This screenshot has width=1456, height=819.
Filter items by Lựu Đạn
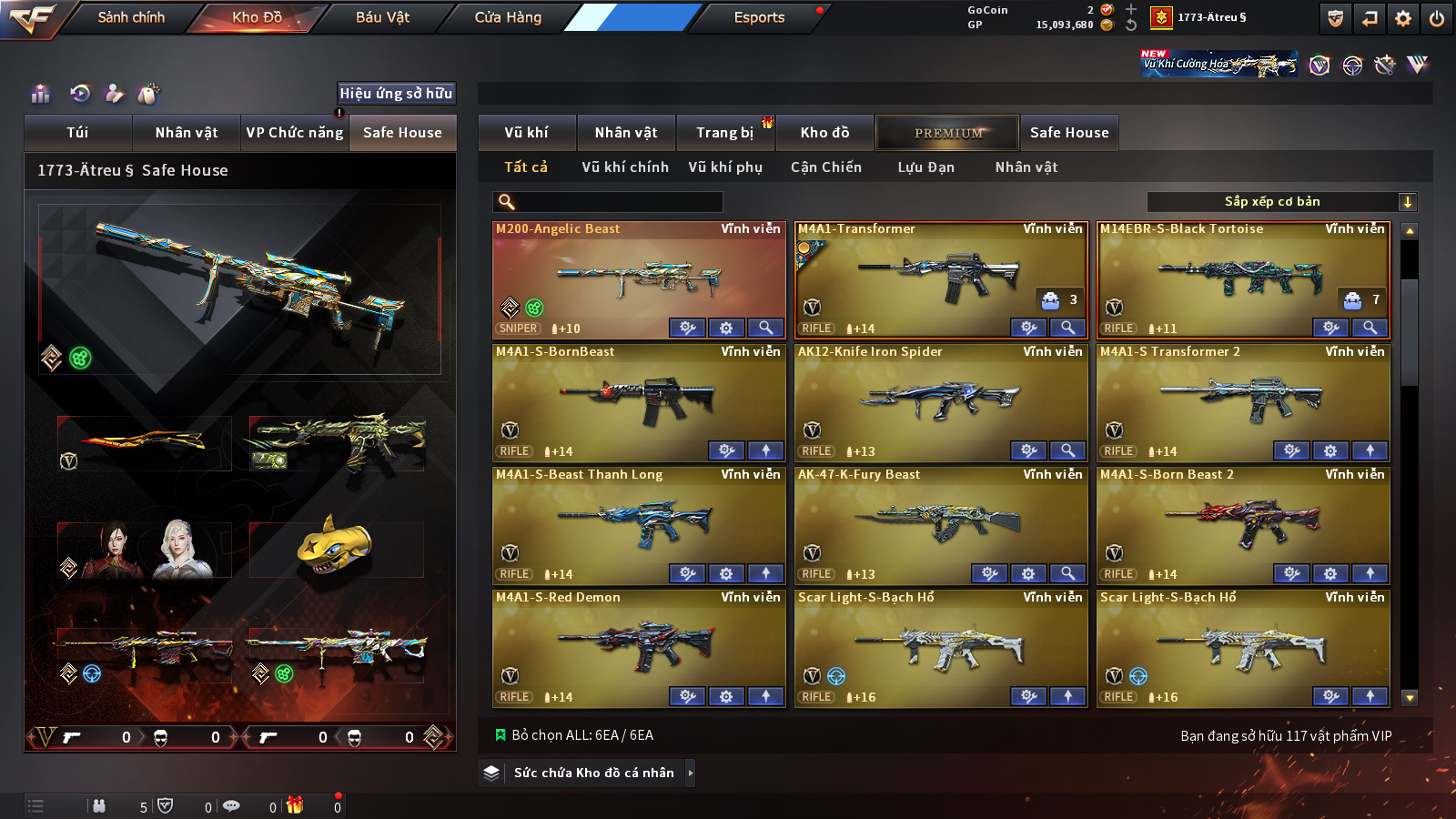coord(925,167)
